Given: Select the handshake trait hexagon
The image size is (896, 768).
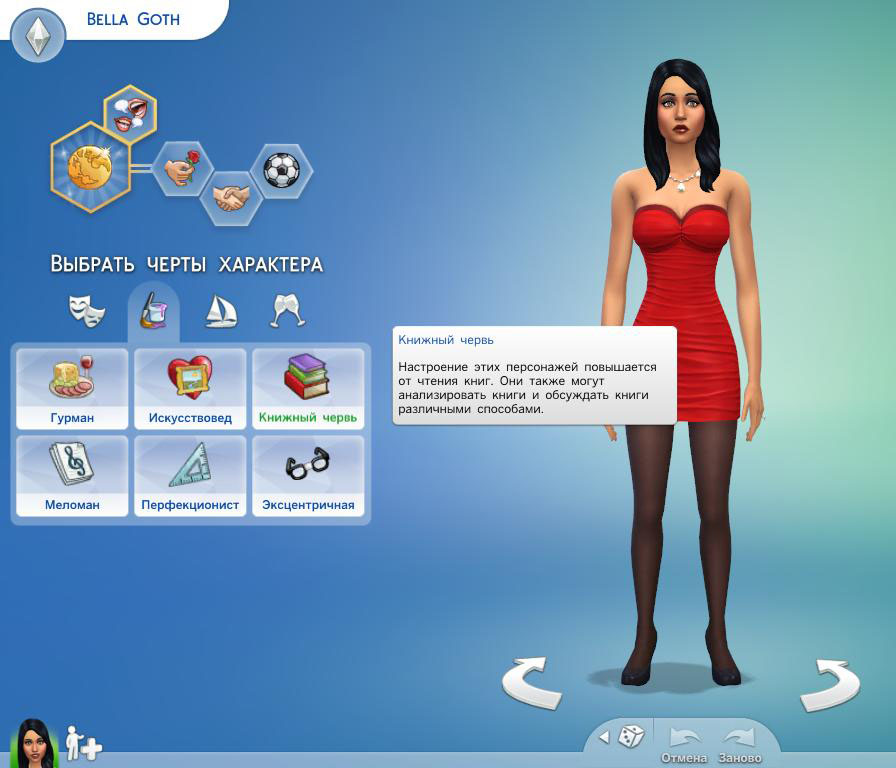Looking at the screenshot, I should pyautogui.click(x=231, y=197).
